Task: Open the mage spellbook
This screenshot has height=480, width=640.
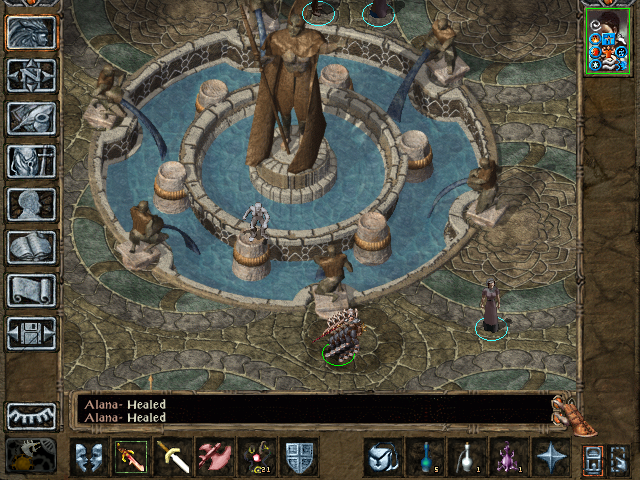Action: point(32,247)
